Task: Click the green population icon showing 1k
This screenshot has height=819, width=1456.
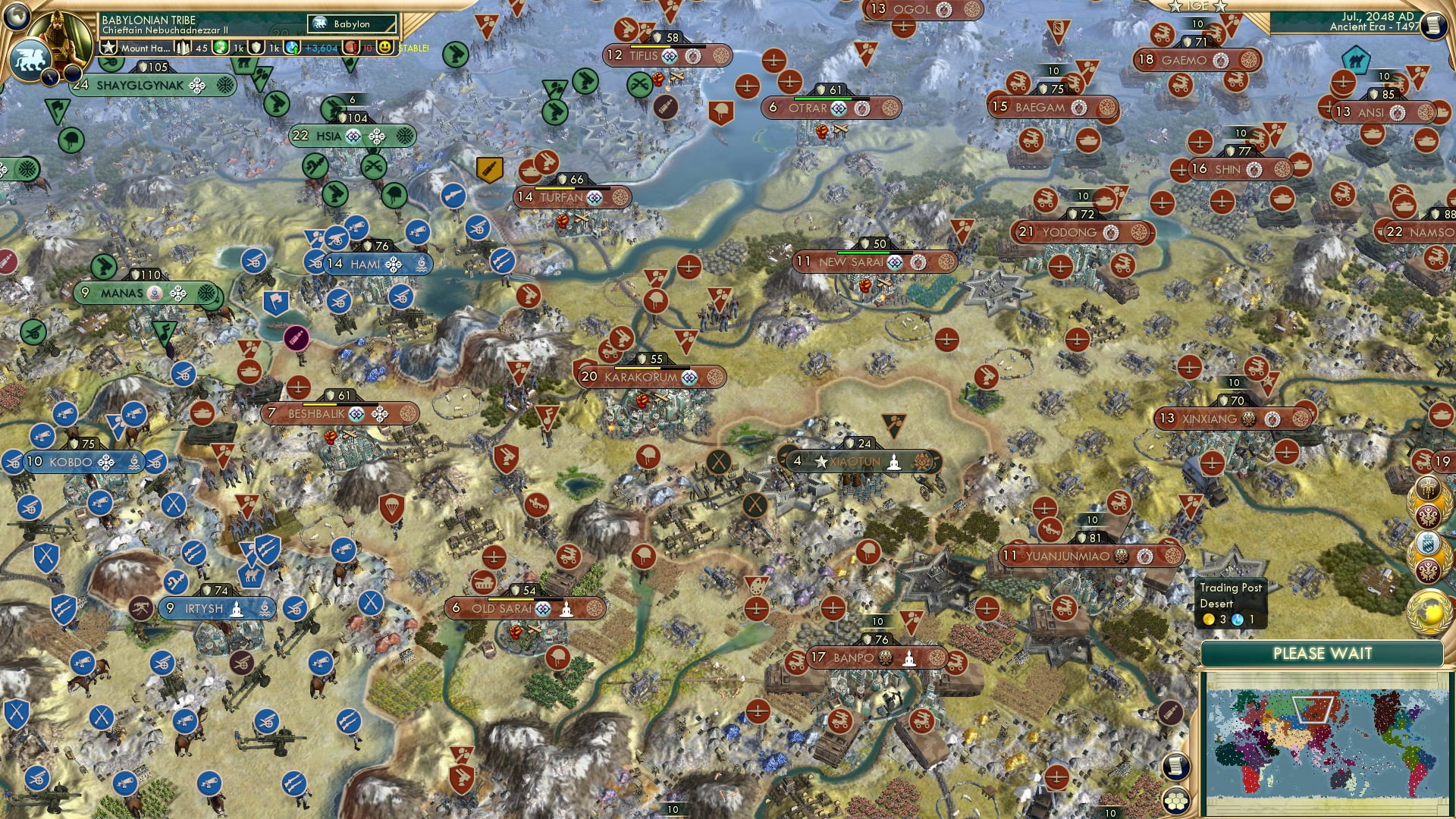Action: pos(220,48)
